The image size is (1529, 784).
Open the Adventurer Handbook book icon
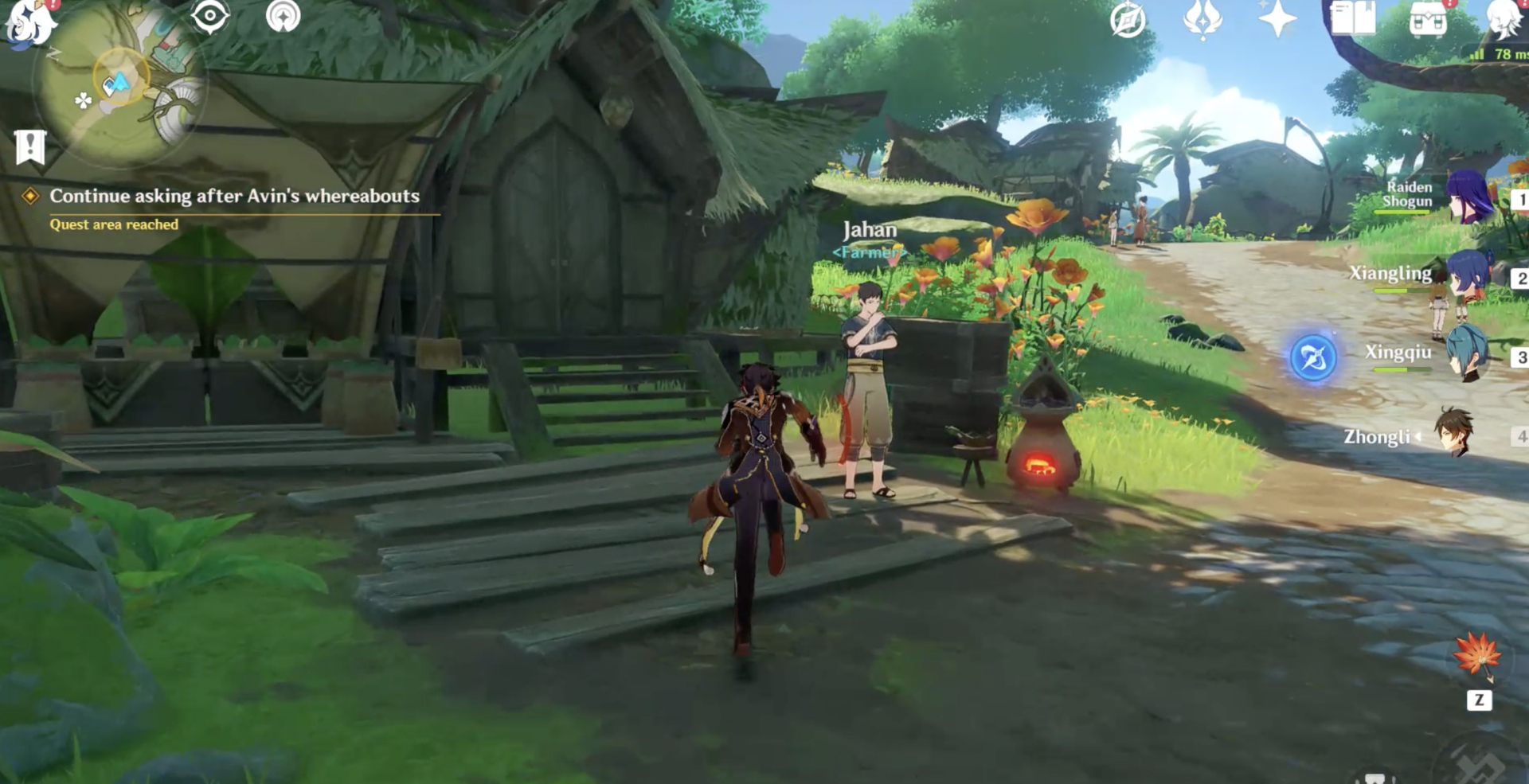click(x=1352, y=19)
